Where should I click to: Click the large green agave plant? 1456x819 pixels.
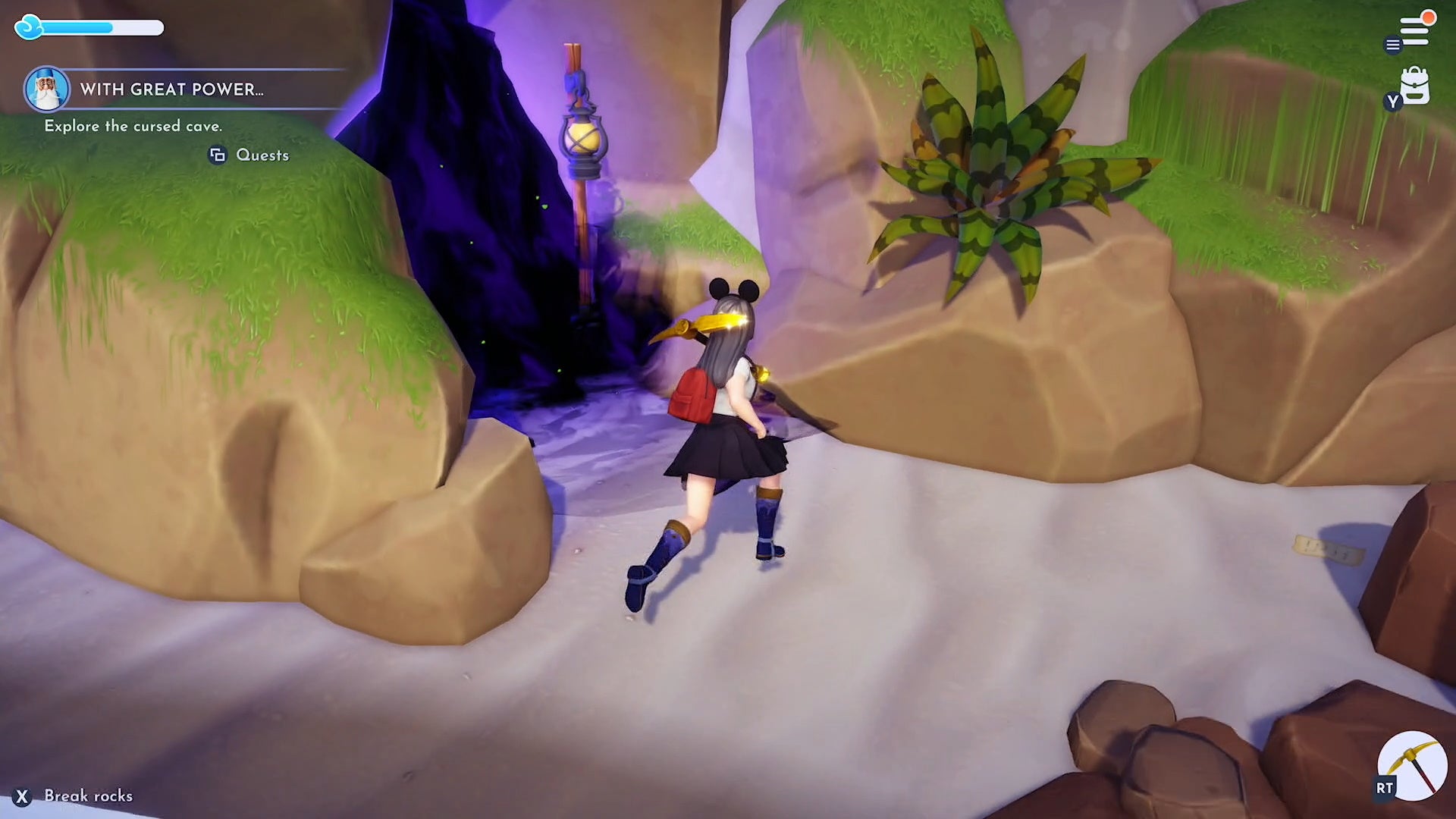[x=993, y=182]
